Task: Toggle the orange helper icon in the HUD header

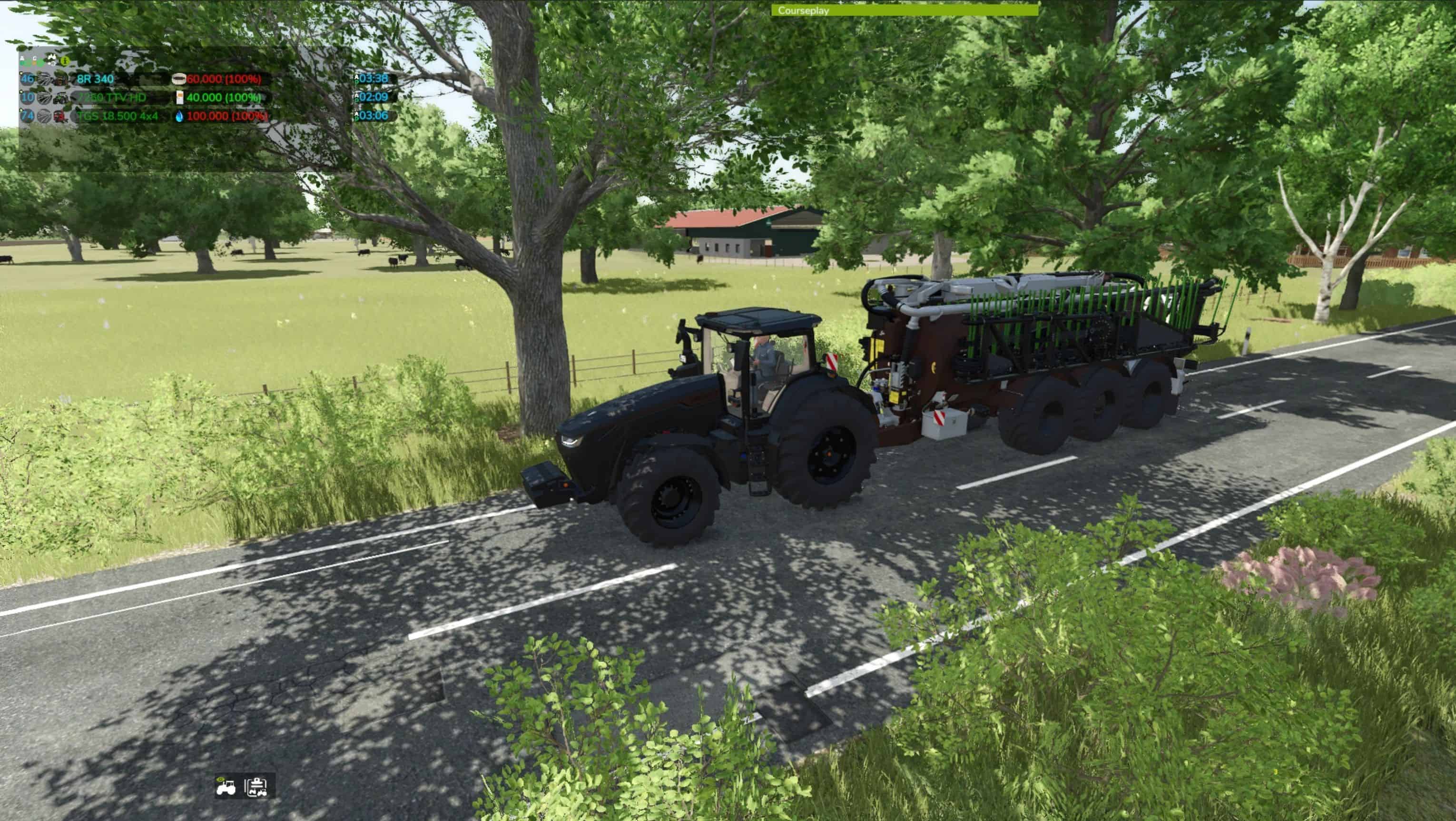Action: 34,60
